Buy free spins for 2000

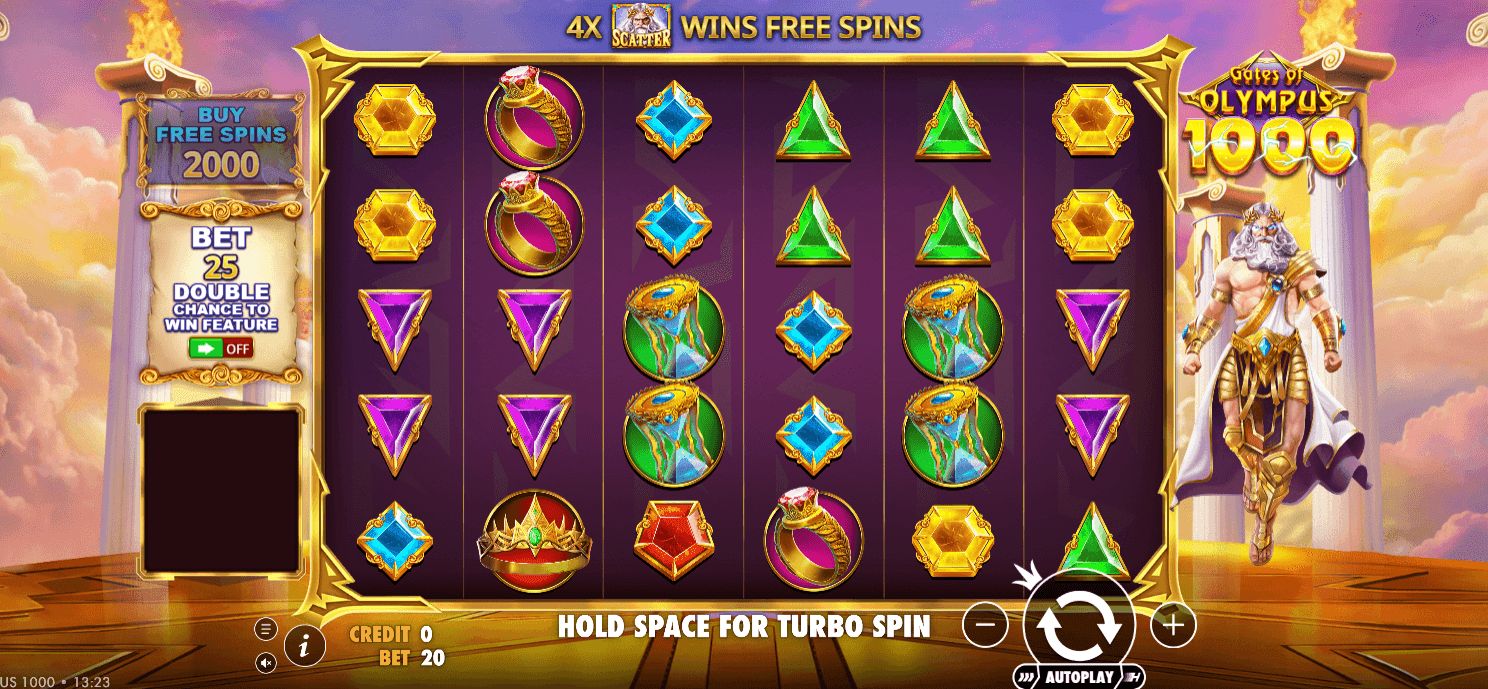coord(221,142)
